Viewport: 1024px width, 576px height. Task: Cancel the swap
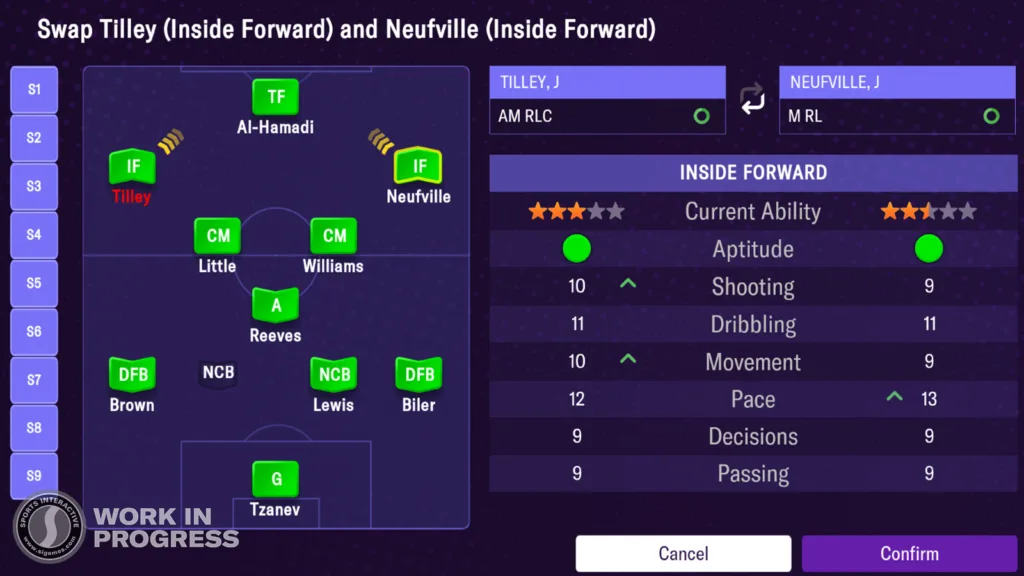tap(683, 553)
